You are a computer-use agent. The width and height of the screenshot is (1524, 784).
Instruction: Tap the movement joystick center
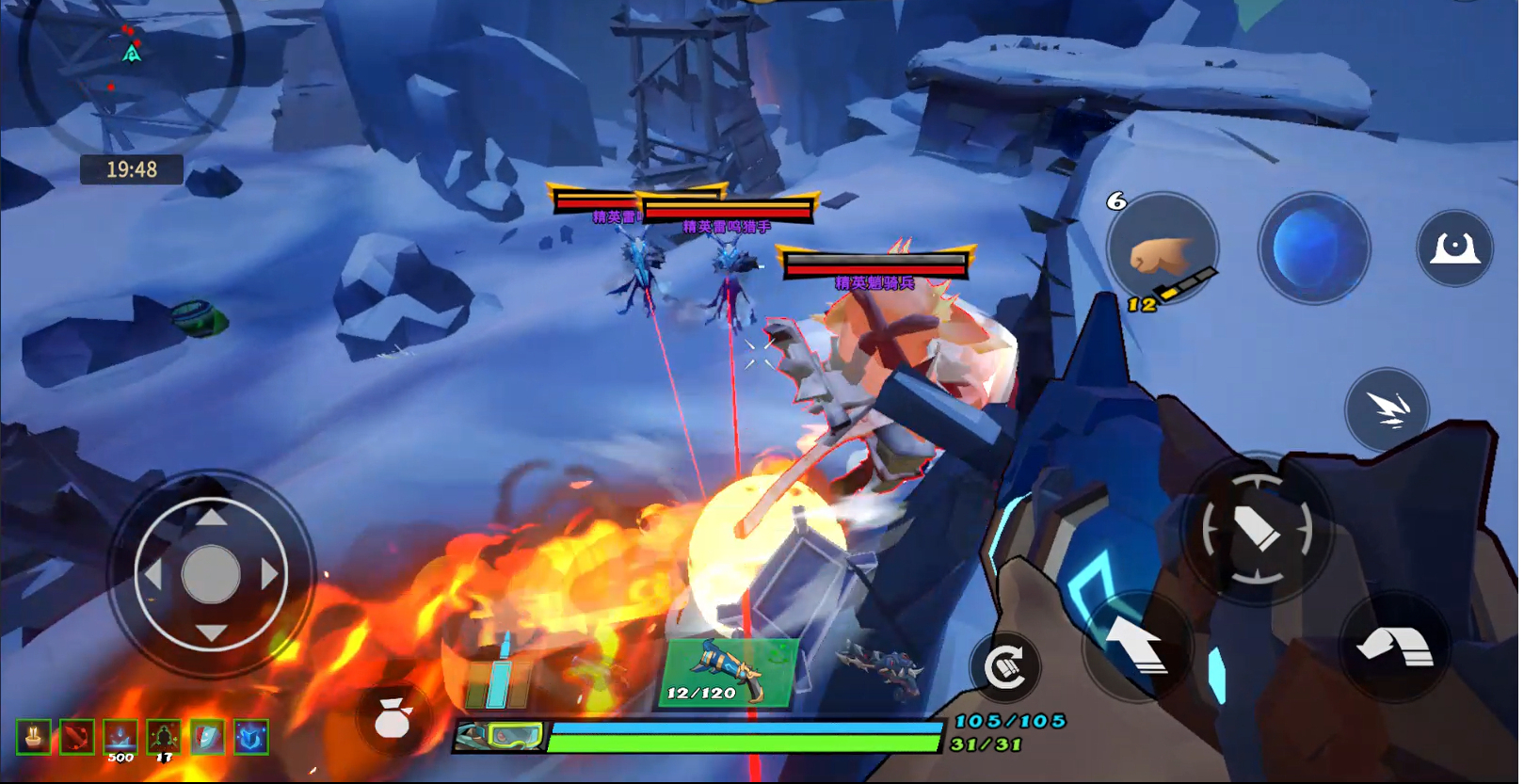(211, 573)
